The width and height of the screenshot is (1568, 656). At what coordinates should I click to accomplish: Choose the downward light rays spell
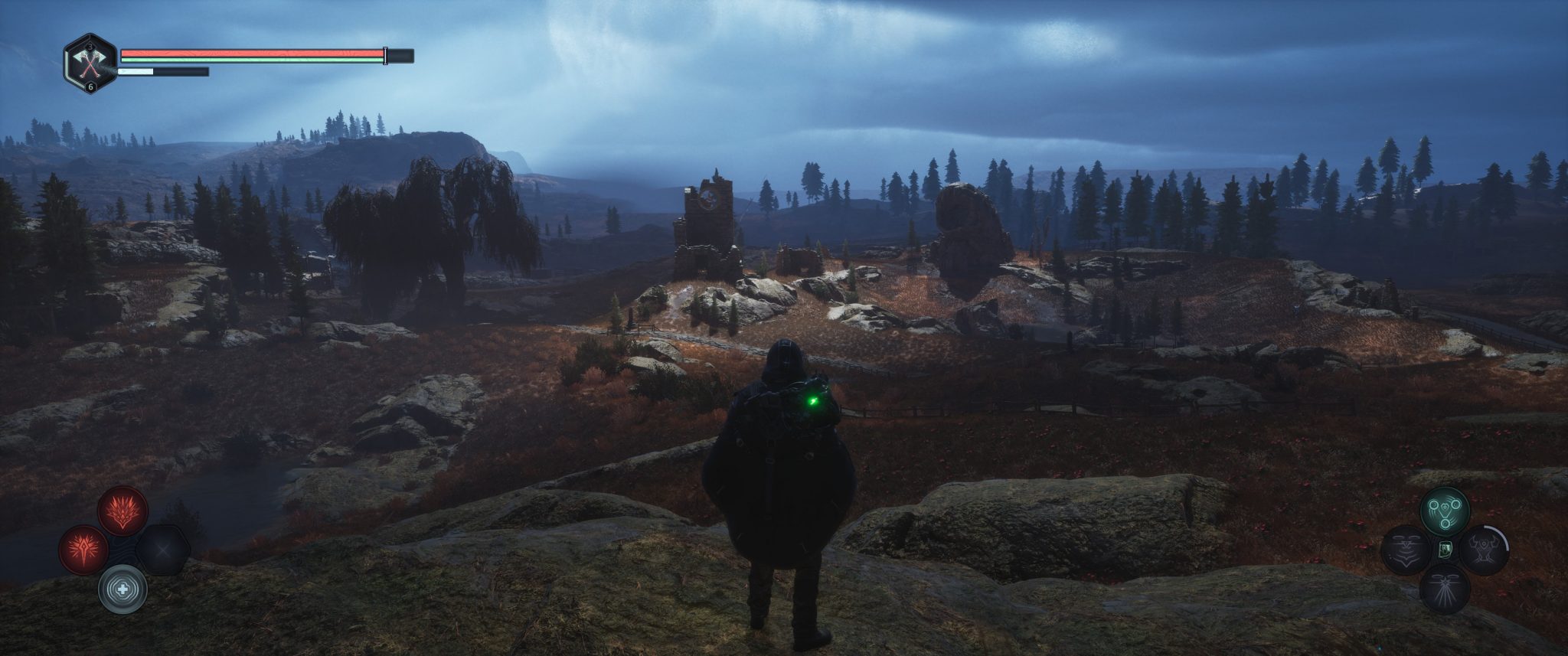pos(1445,589)
